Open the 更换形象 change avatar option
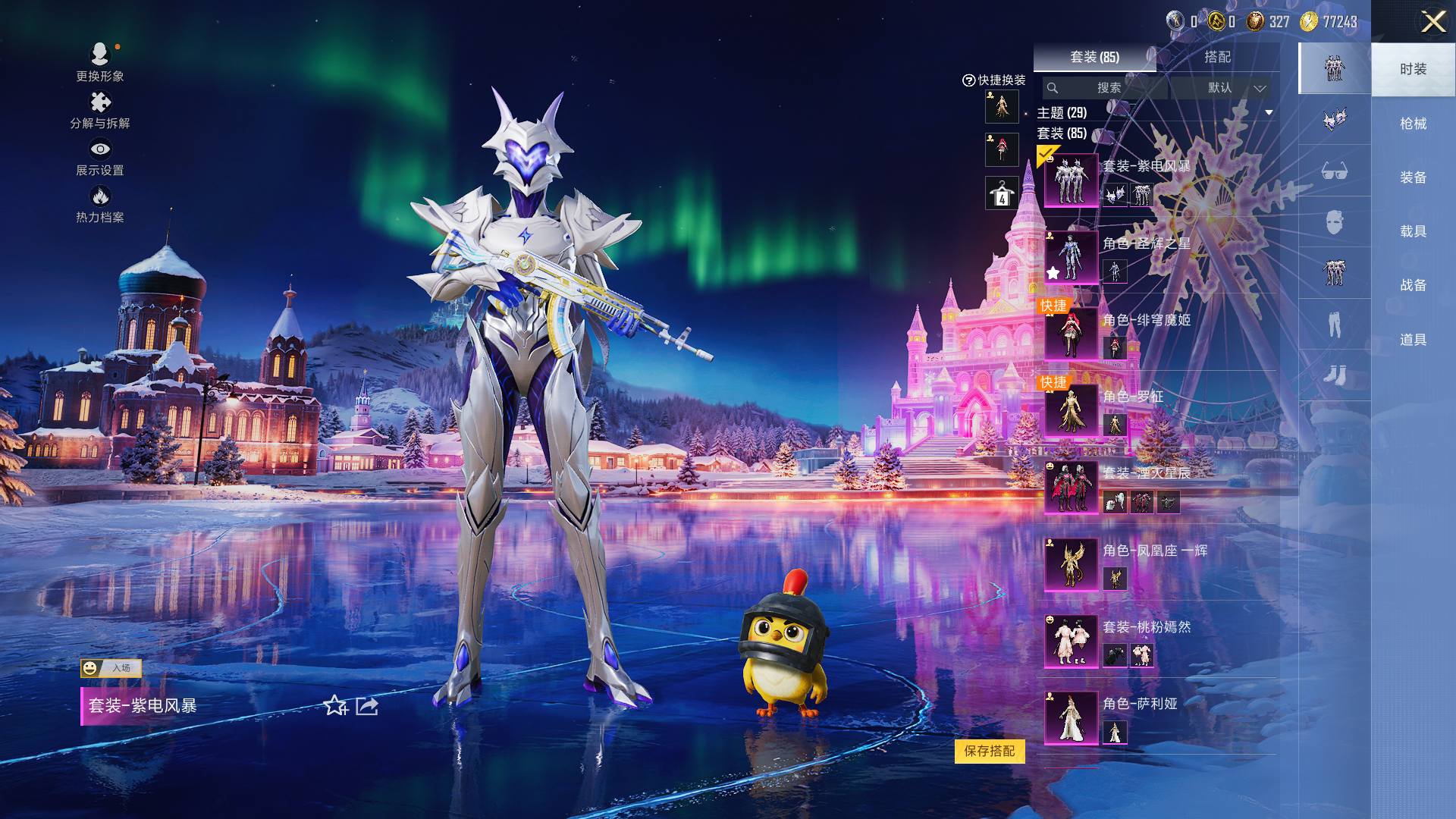Image resolution: width=1456 pixels, height=819 pixels. pos(100,61)
